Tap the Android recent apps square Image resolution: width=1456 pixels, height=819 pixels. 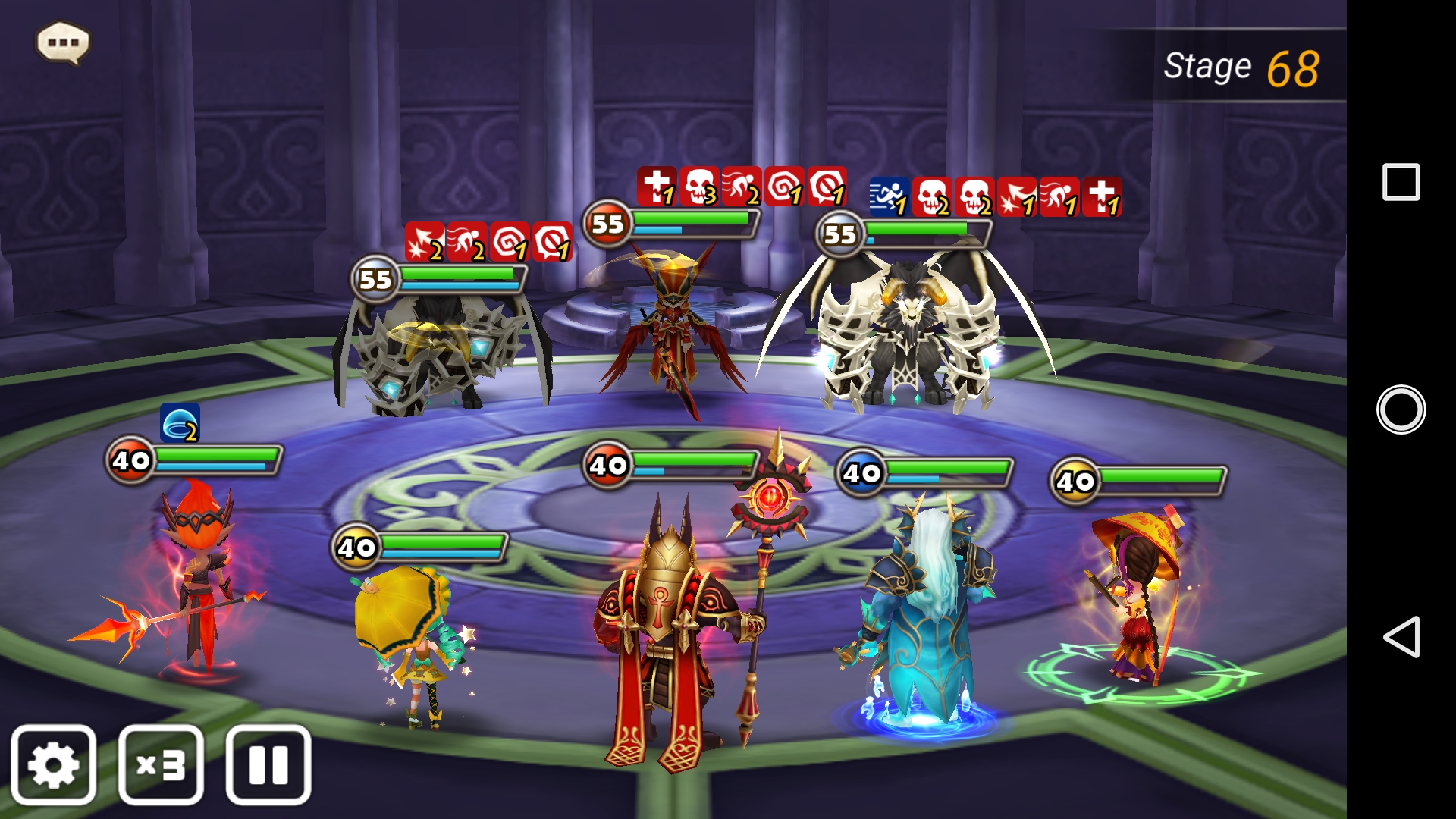(x=1401, y=182)
